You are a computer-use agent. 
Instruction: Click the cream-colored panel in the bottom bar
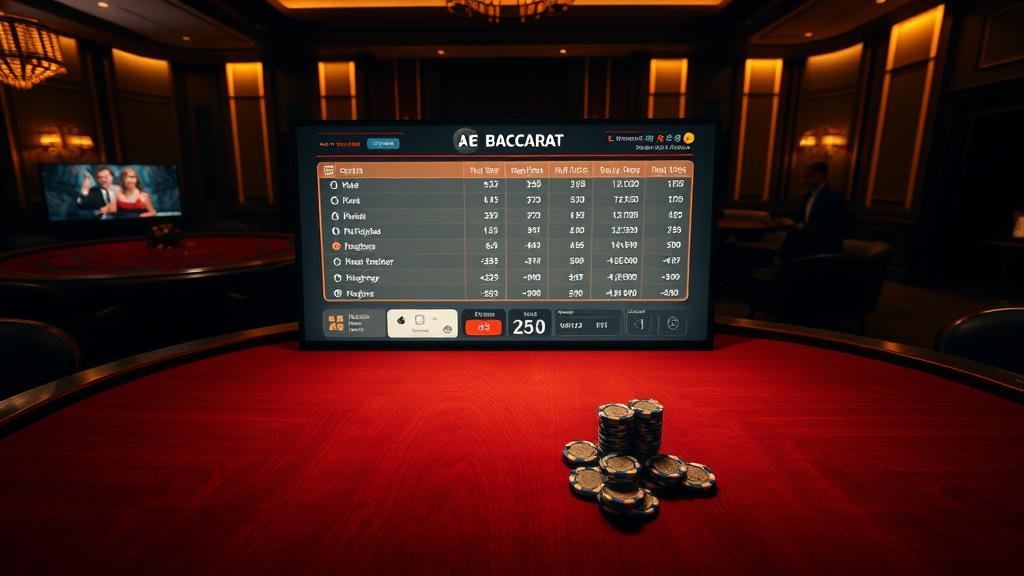(x=422, y=323)
